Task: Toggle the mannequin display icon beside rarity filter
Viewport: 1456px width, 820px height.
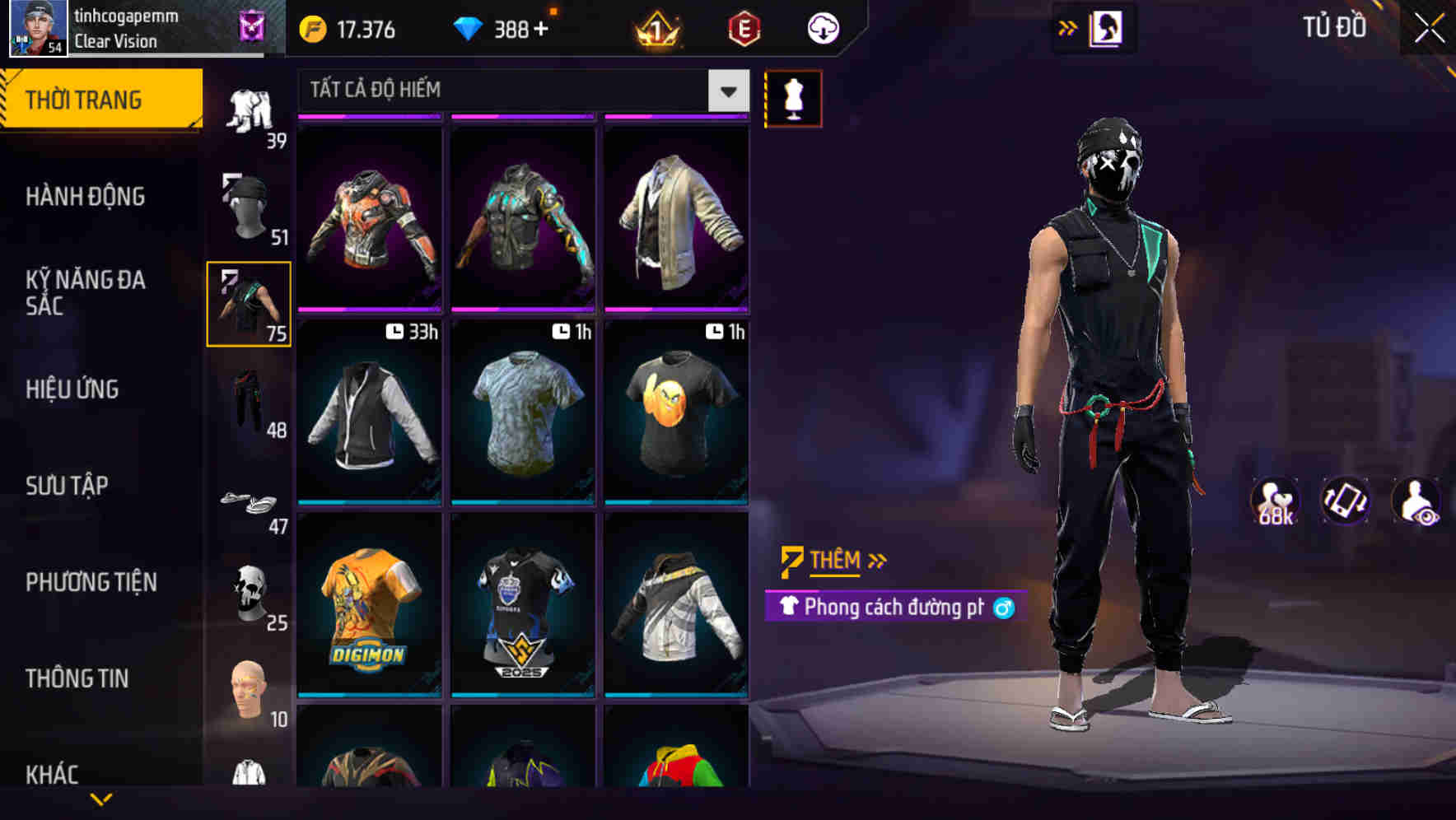Action: [793, 97]
